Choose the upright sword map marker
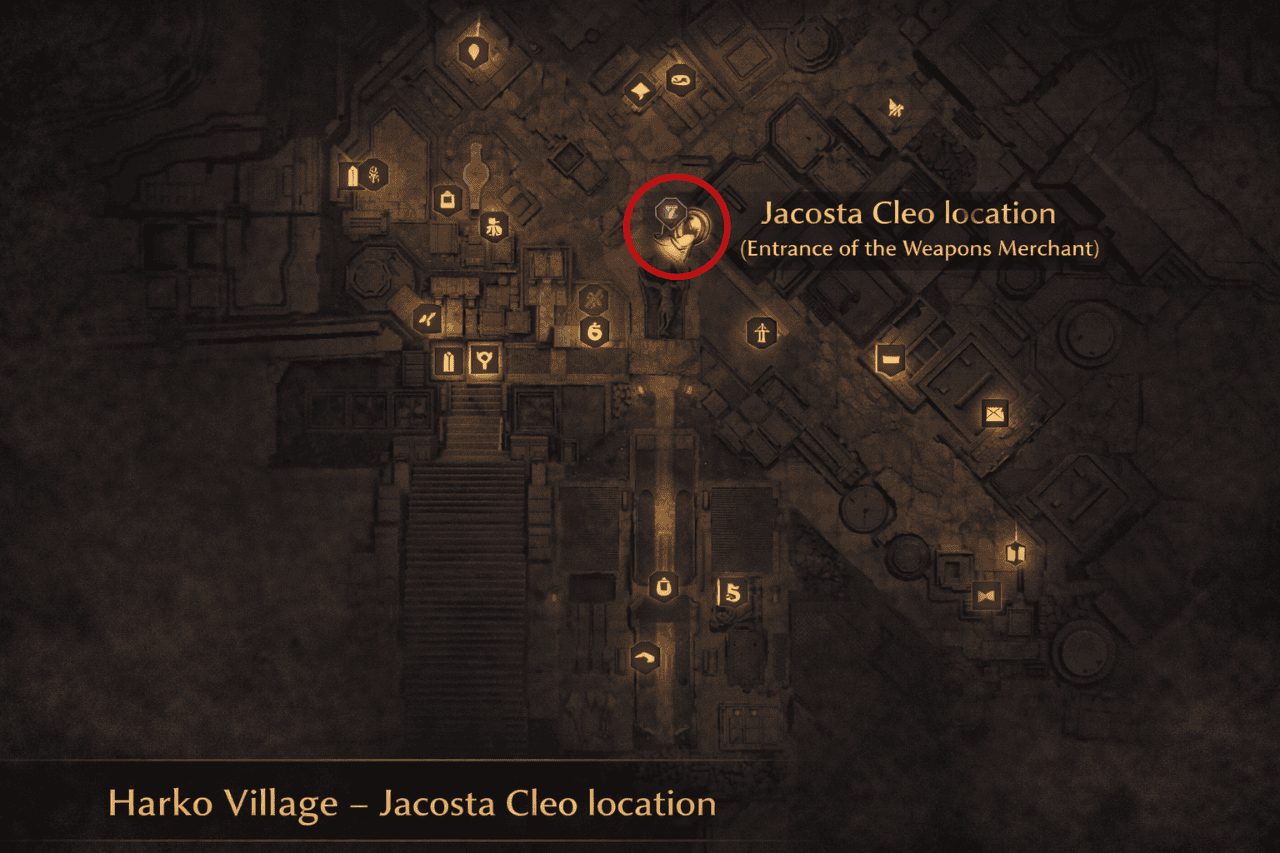1280x853 pixels. (x=762, y=331)
